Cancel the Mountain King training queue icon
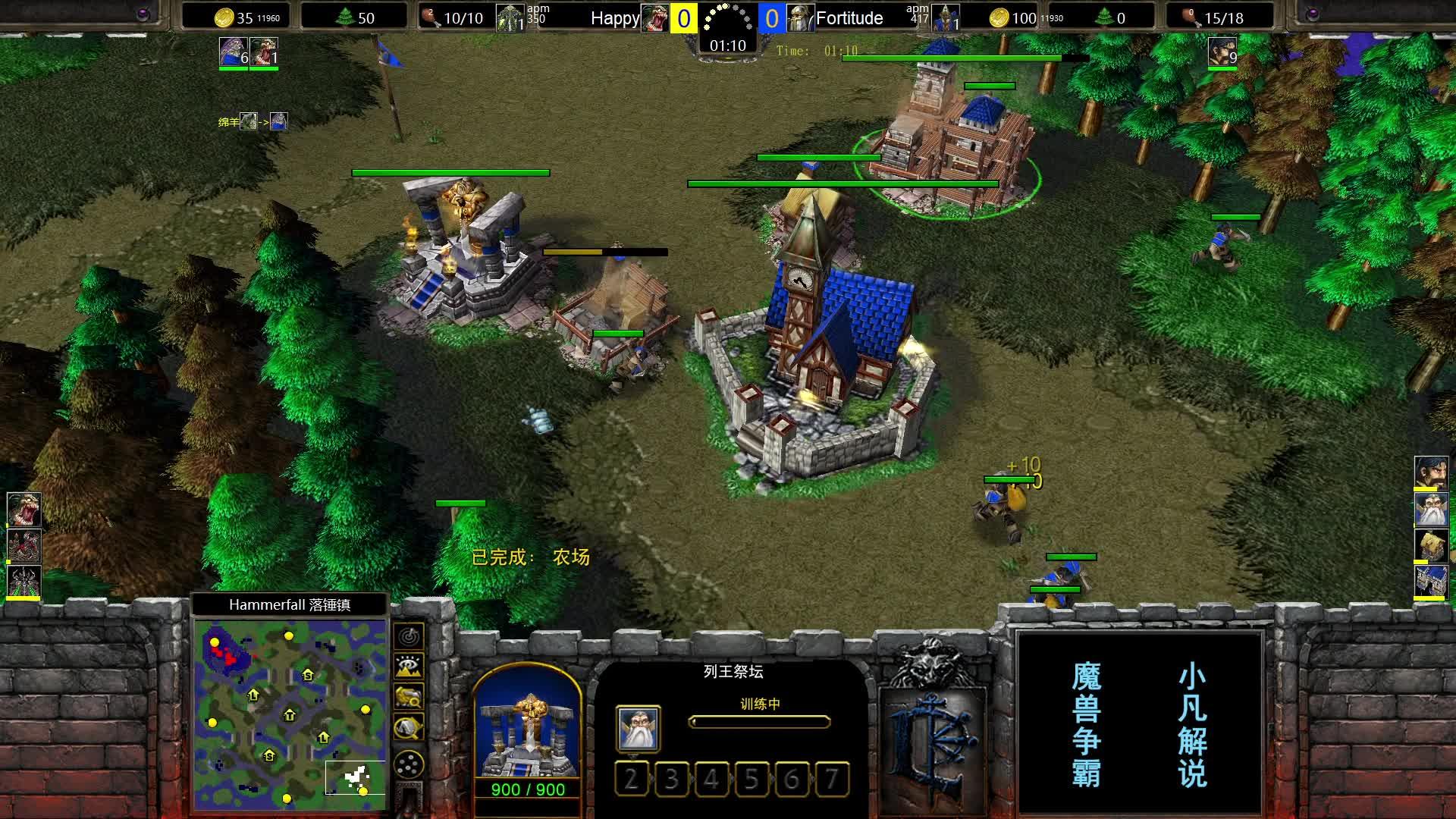 tap(639, 729)
